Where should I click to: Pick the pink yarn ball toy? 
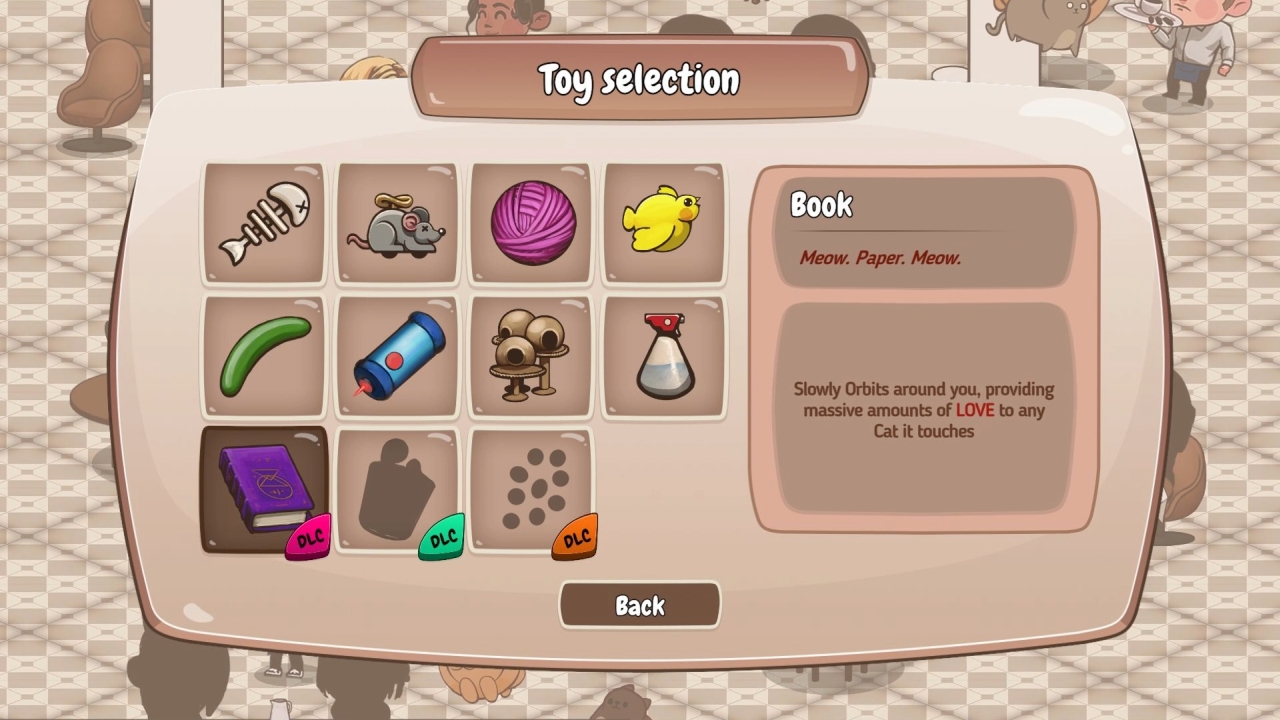pos(530,222)
